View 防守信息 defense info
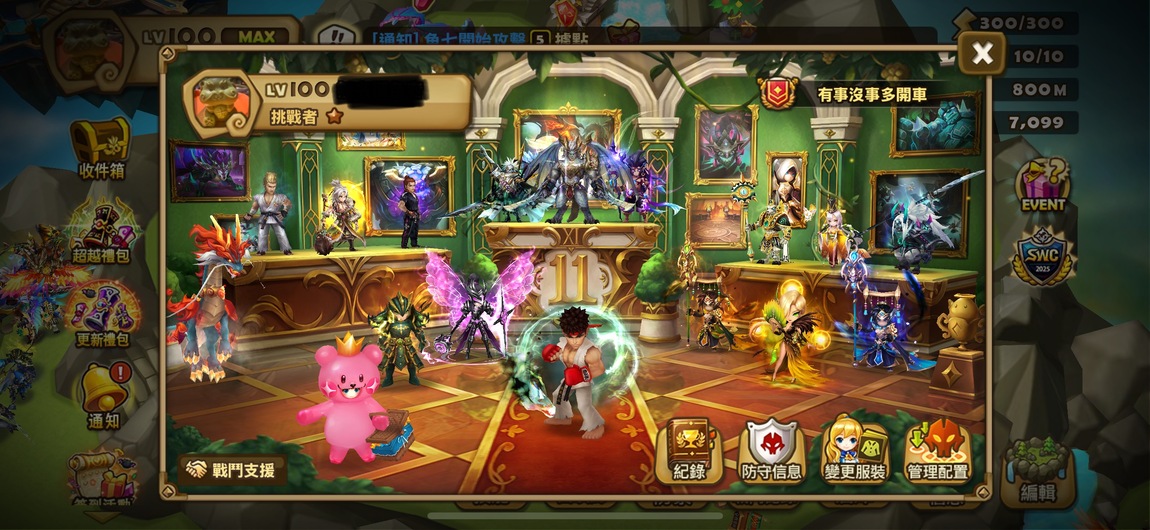 [x=770, y=451]
